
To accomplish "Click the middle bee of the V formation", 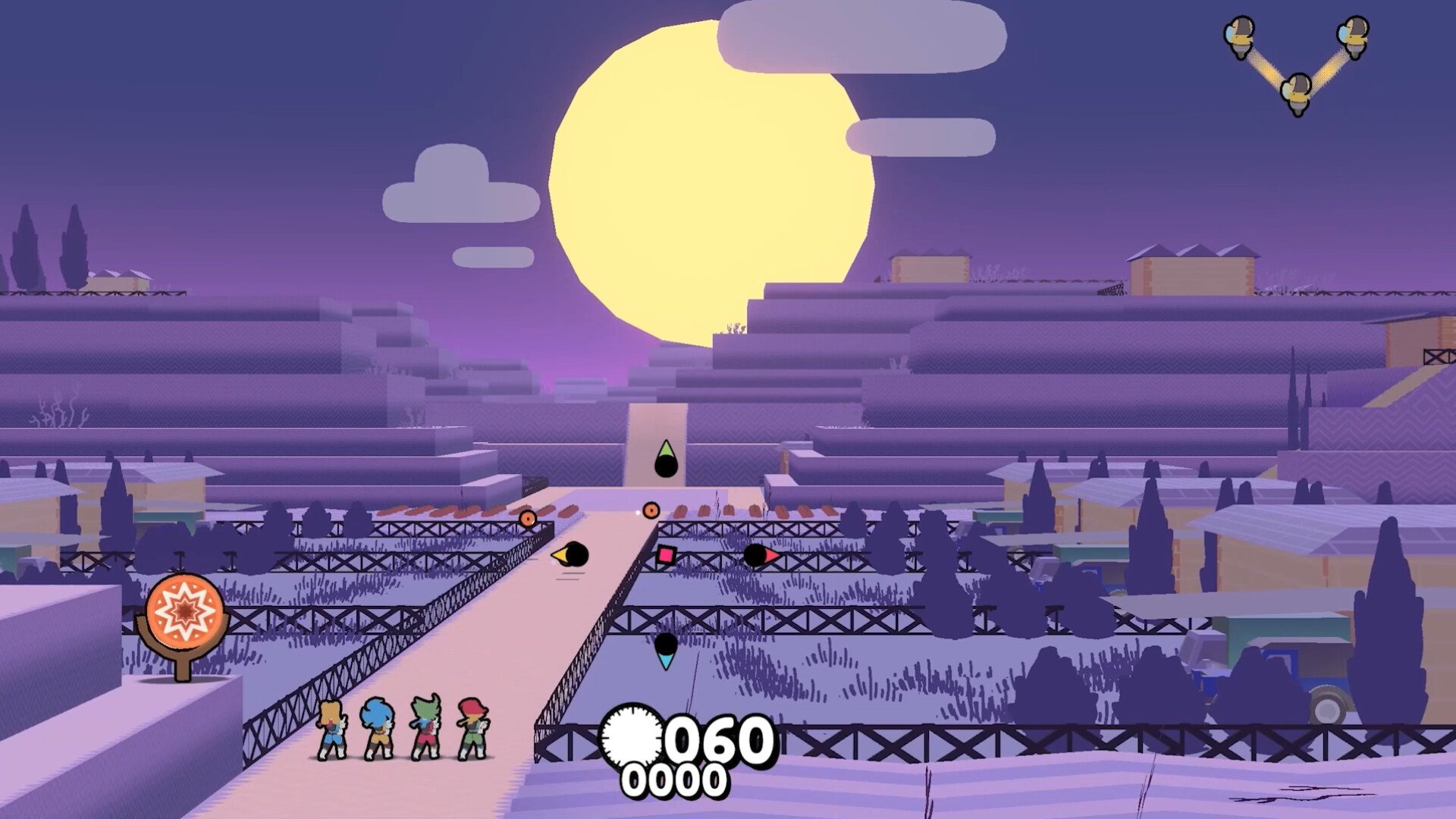I will (x=1294, y=91).
